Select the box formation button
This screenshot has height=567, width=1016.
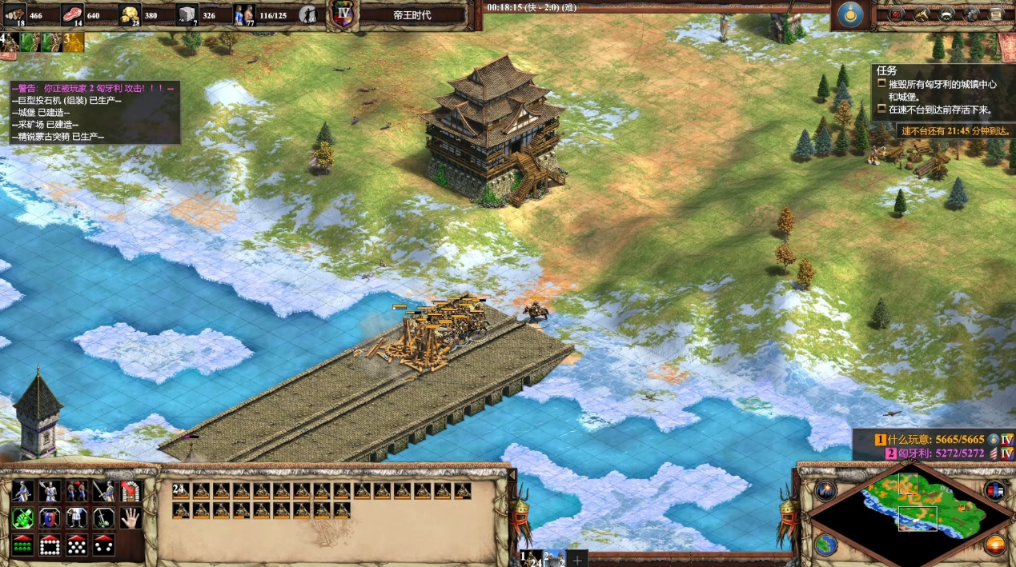(49, 545)
